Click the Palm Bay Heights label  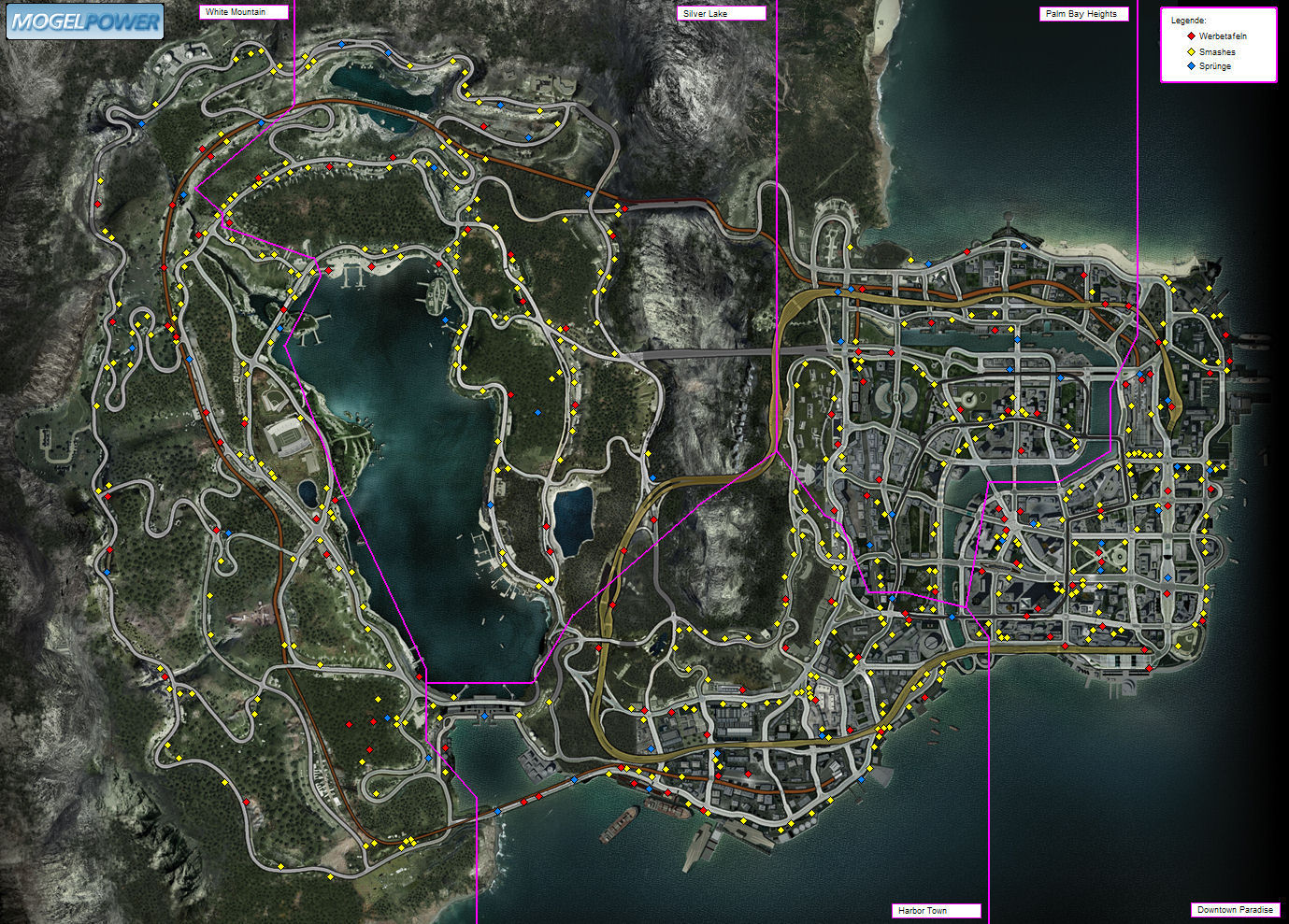pyautogui.click(x=1083, y=14)
